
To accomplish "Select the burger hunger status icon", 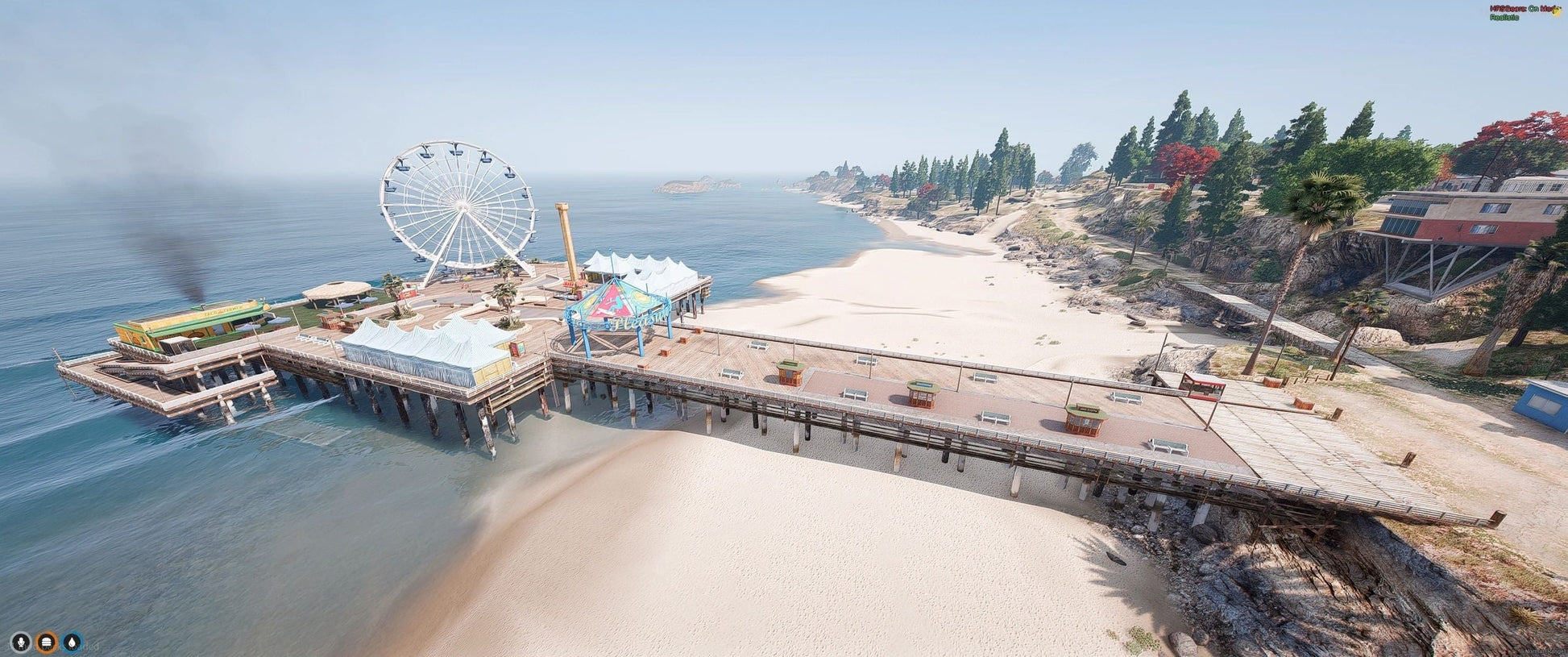I will point(47,642).
